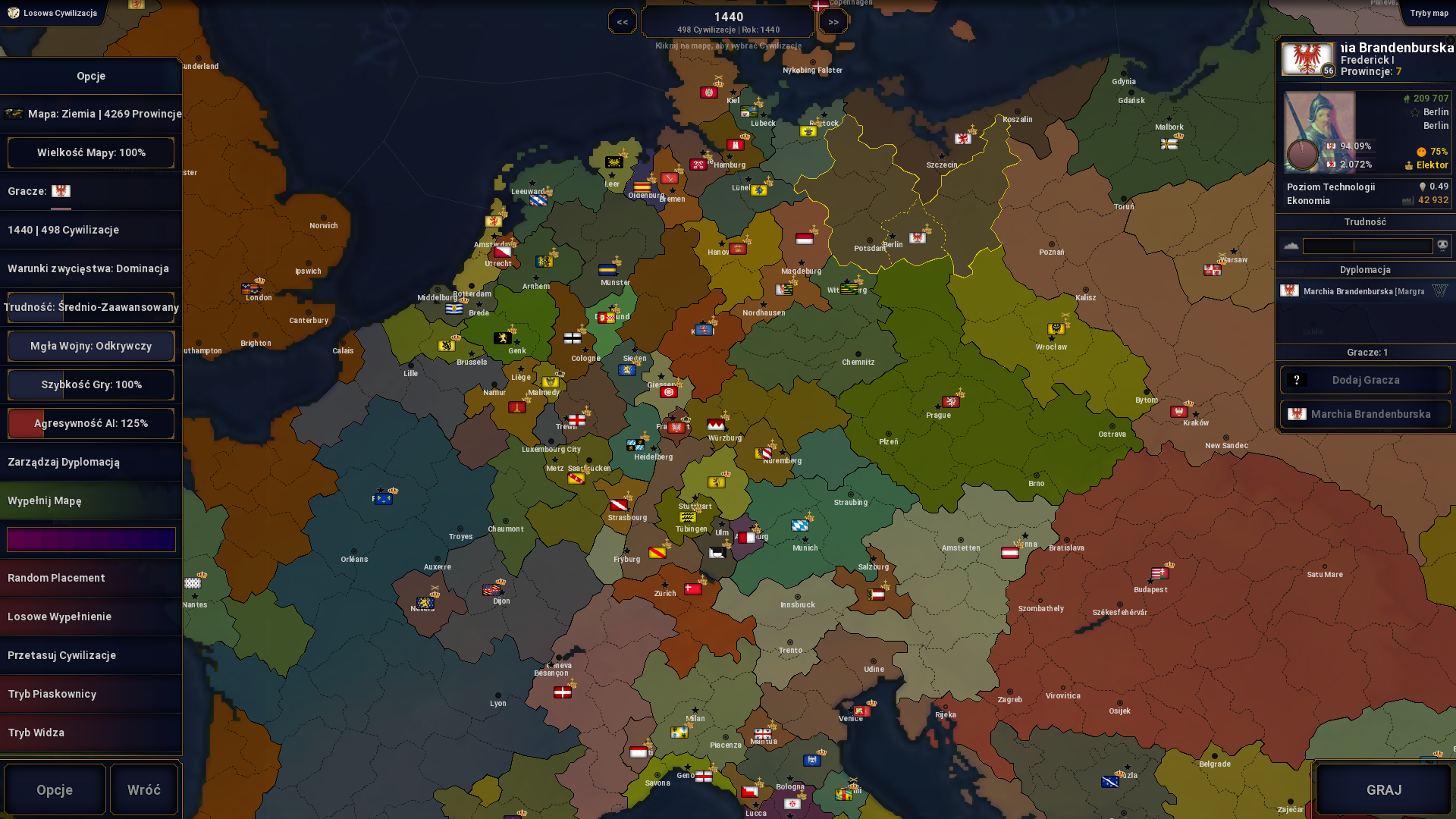The image size is (1456, 819).
Task: Click the >> arrow to advance the year
Action: point(833,20)
